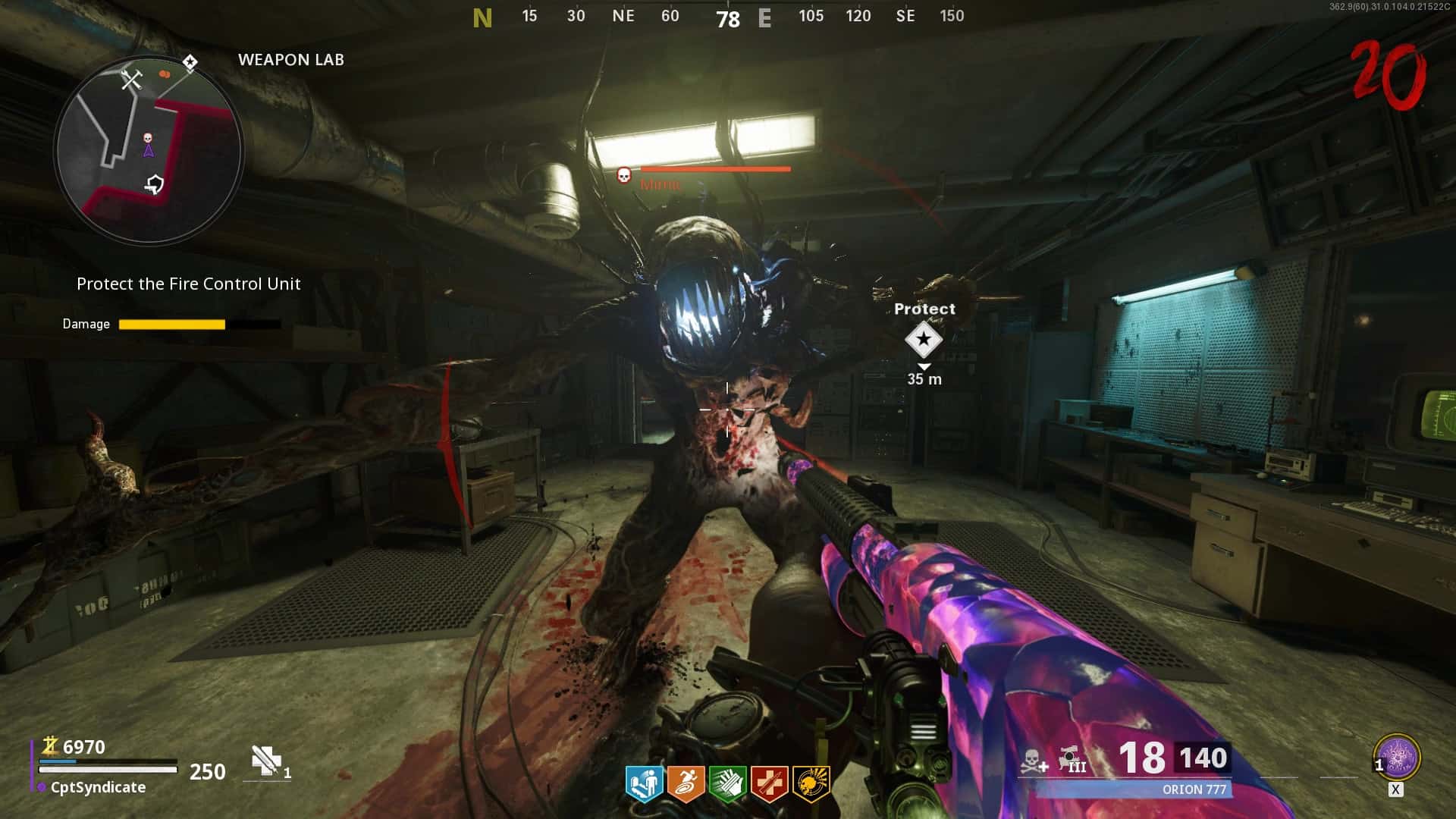The height and width of the screenshot is (819, 1456).
Task: Activate the purple field upgrade icon
Action: pyautogui.click(x=1397, y=757)
